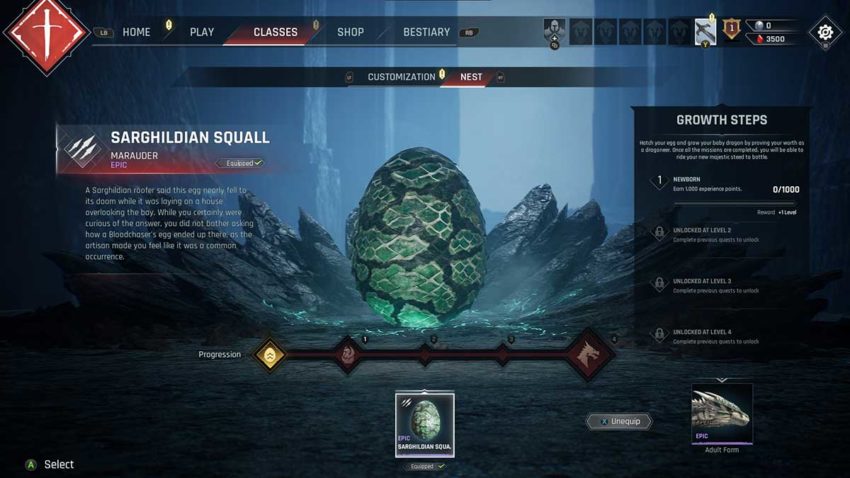Switch to the Play tab

coord(202,32)
